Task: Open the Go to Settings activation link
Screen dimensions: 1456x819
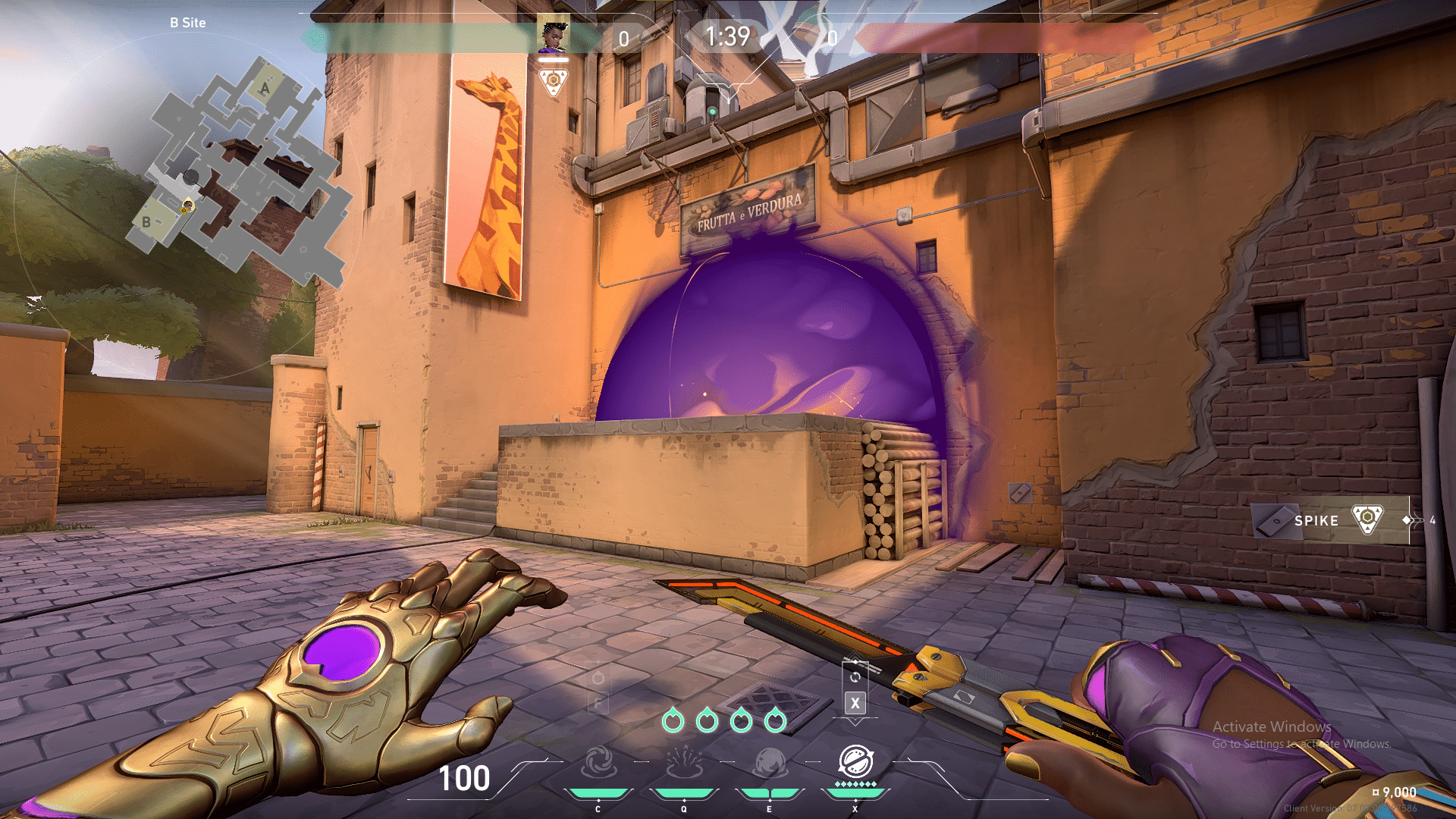Action: click(x=1304, y=745)
